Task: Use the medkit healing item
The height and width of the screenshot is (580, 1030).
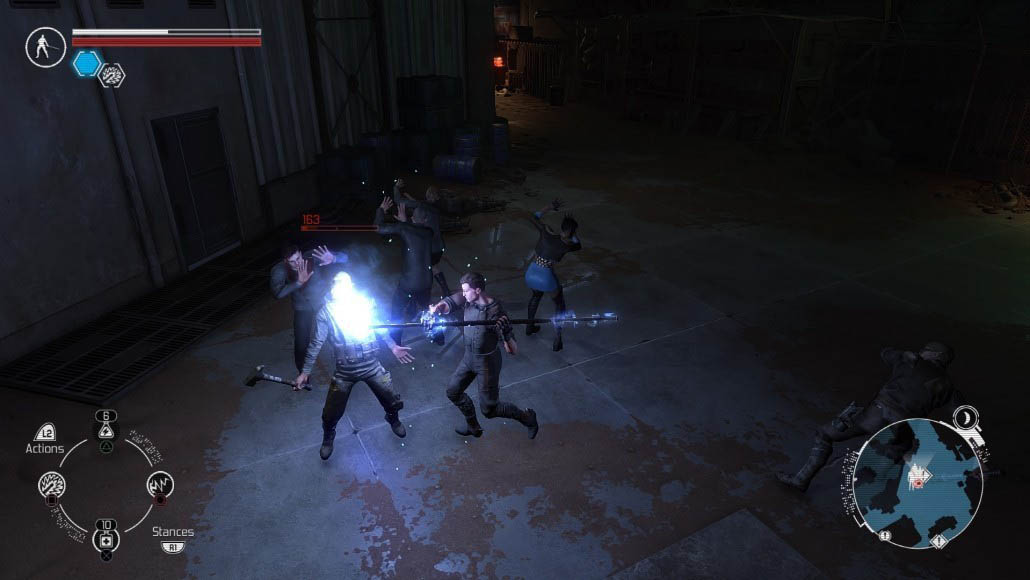Action: (105, 541)
